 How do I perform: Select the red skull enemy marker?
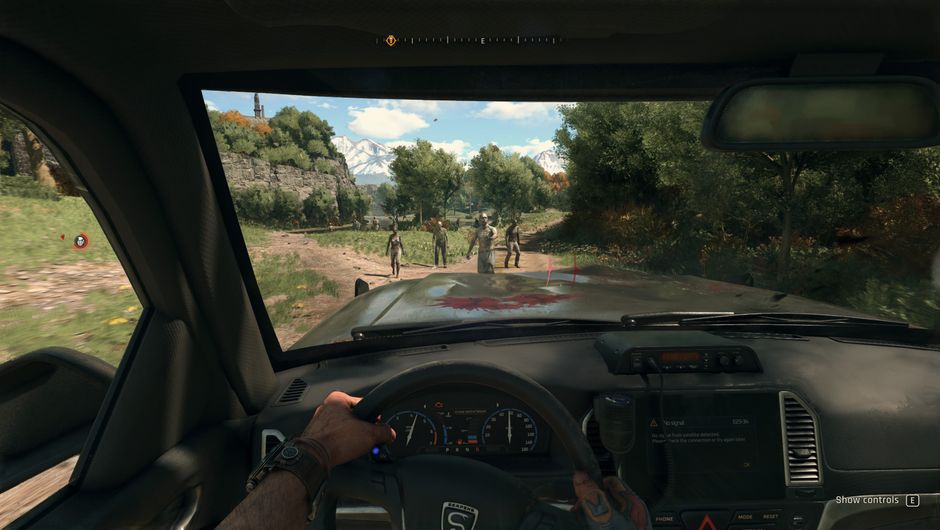pyautogui.click(x=81, y=240)
